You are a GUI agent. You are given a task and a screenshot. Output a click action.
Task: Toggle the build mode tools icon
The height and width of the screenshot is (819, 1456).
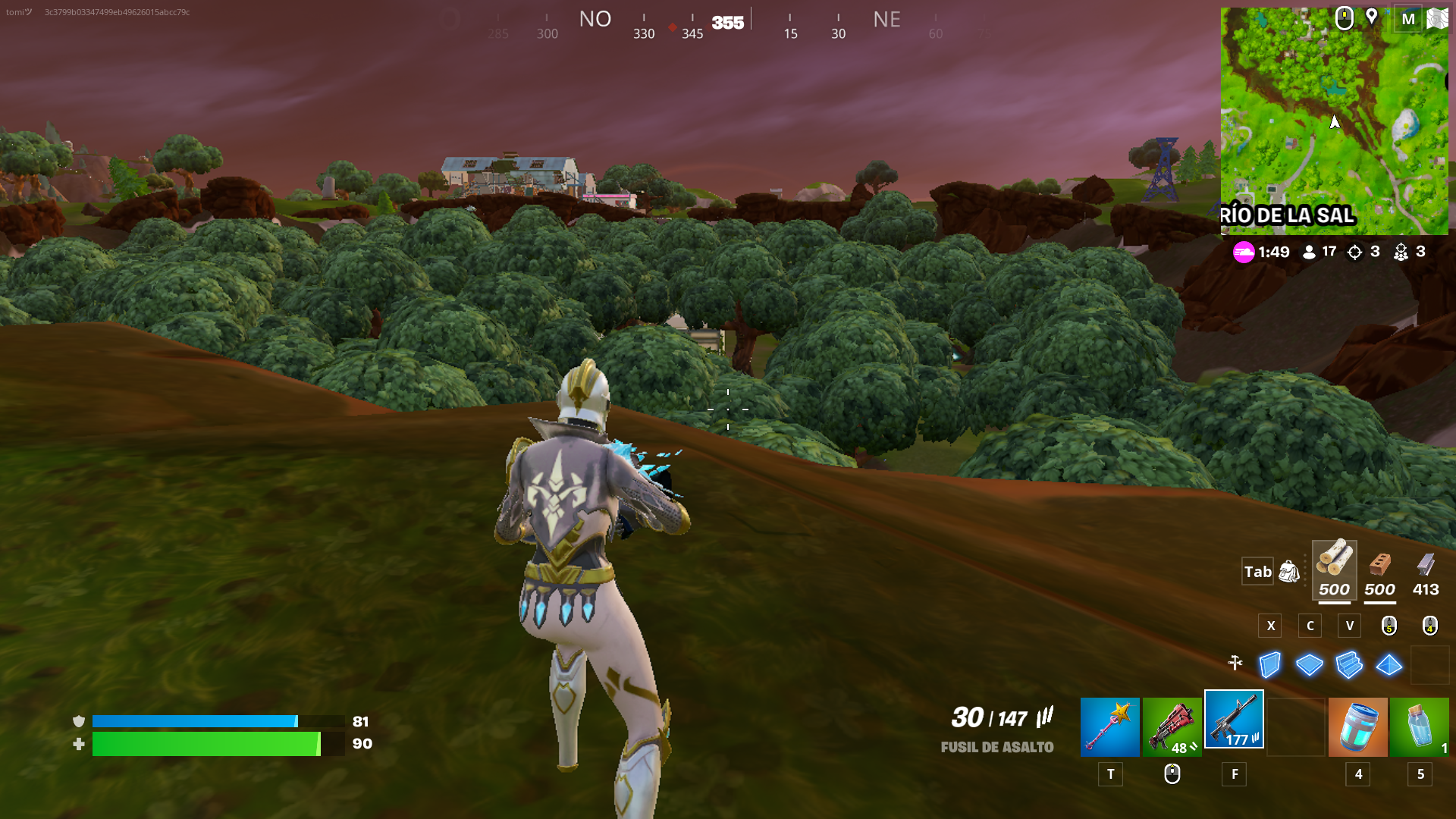(x=1235, y=663)
